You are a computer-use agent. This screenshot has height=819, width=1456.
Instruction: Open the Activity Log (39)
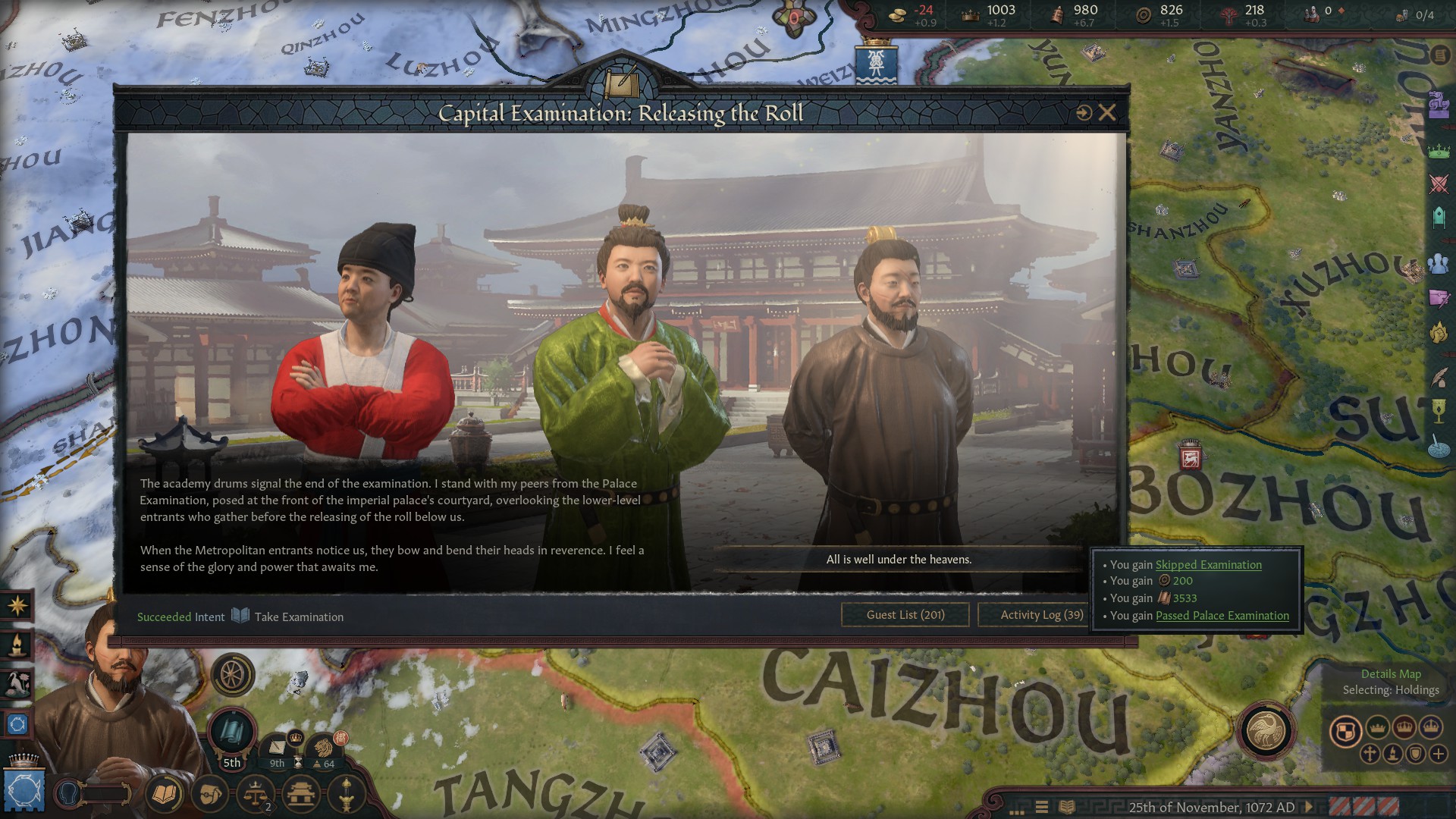pos(1041,615)
